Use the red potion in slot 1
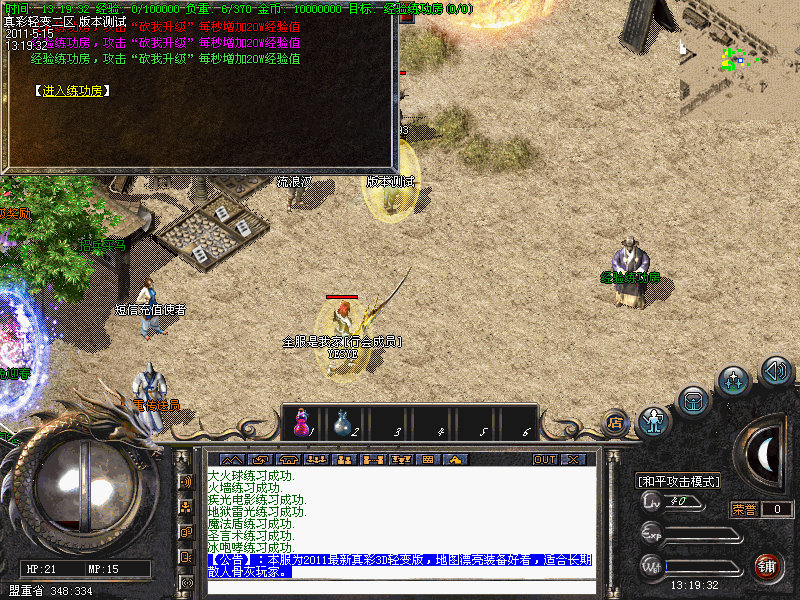 click(301, 422)
